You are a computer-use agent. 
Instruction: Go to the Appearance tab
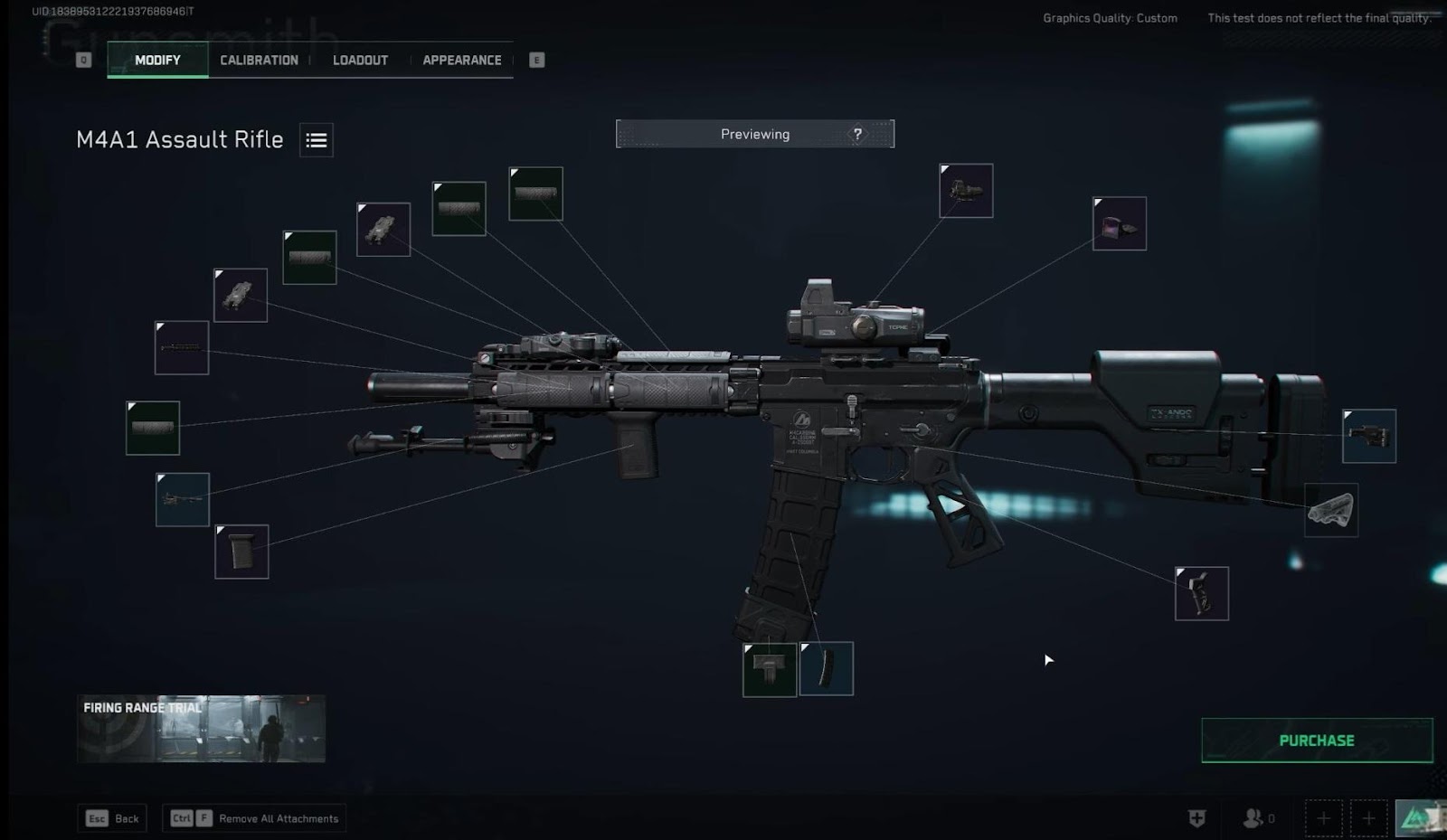coord(461,60)
